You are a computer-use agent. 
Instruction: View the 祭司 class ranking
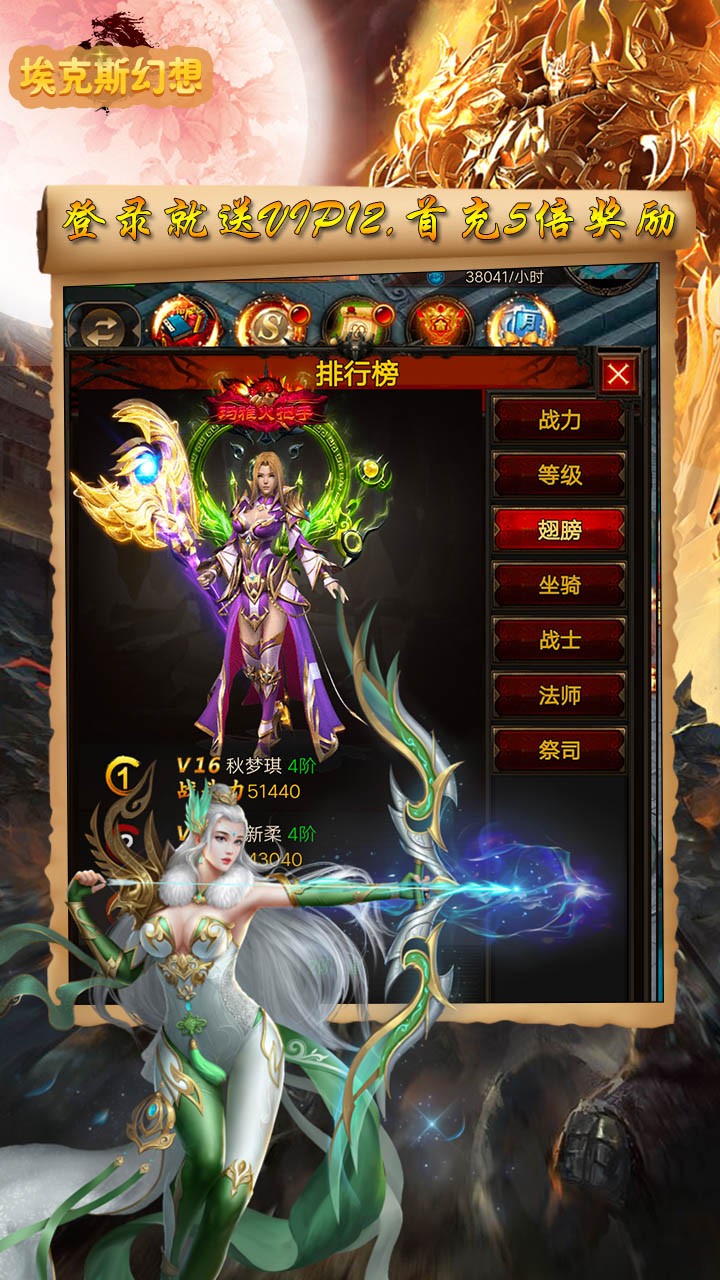[x=559, y=749]
